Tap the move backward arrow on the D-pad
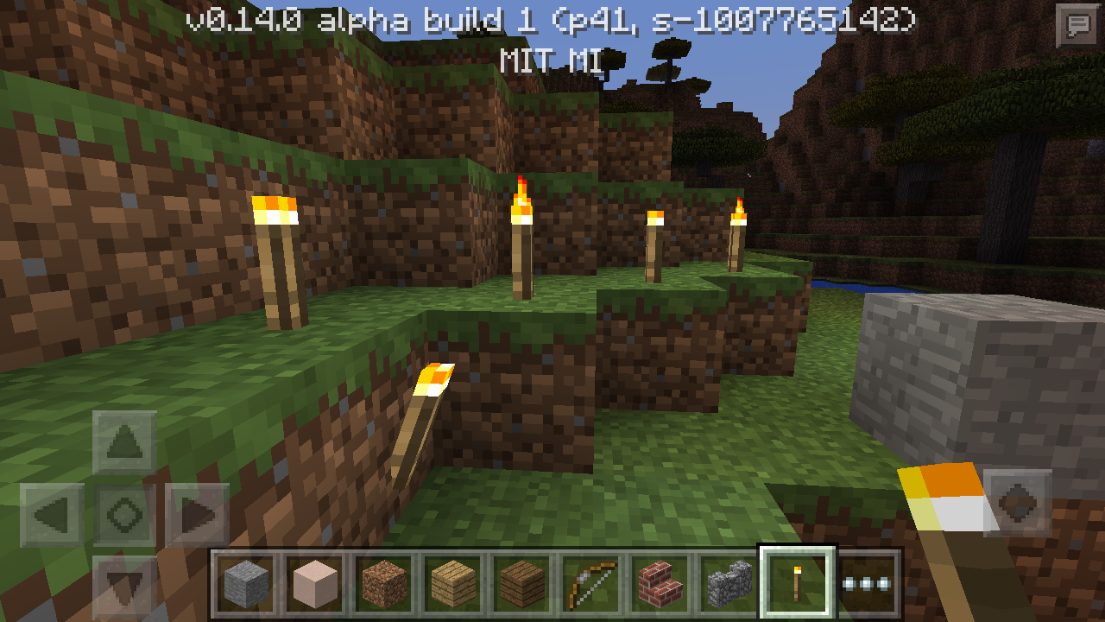 tap(125, 588)
